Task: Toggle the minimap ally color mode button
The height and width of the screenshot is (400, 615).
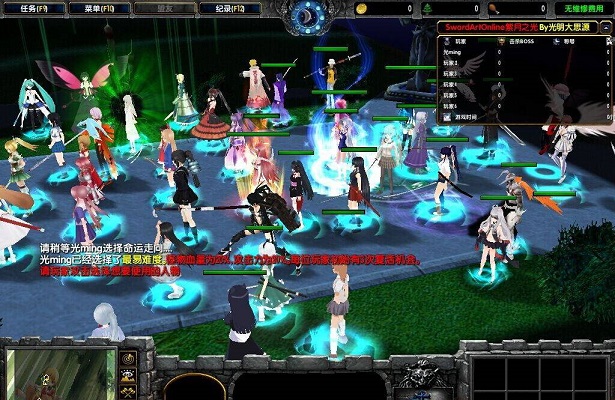Action: pyautogui.click(x=128, y=393)
